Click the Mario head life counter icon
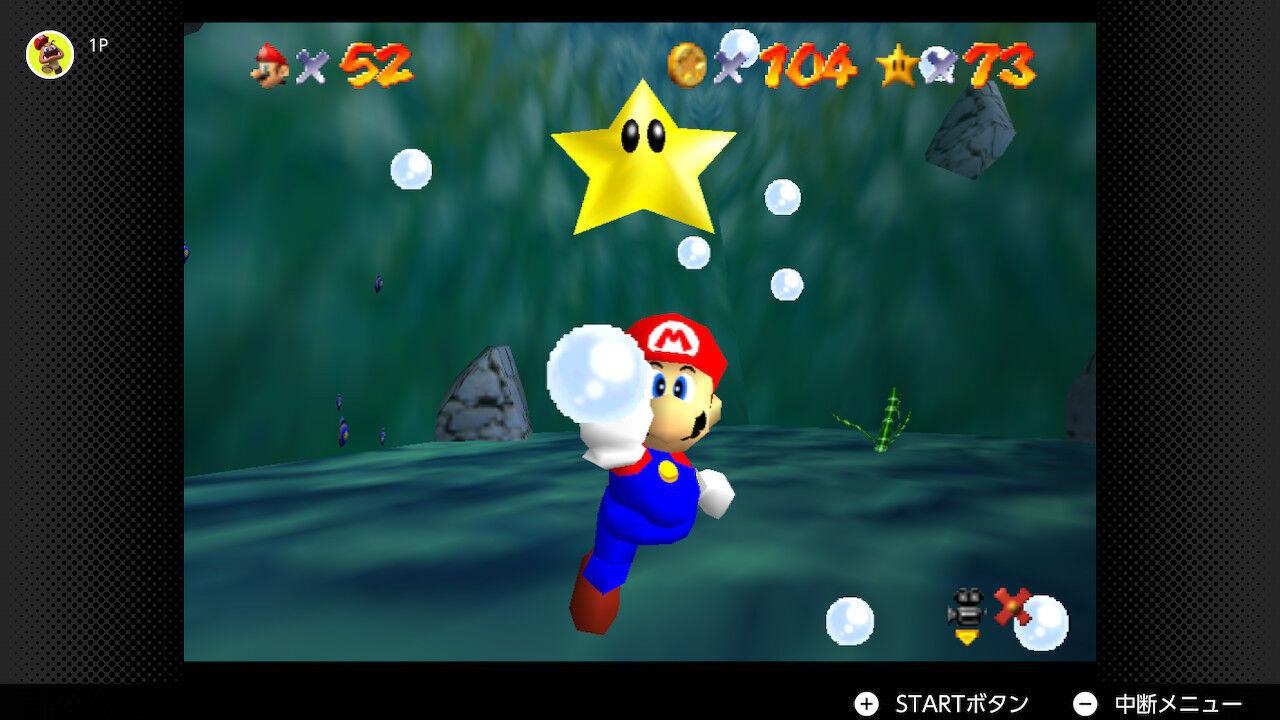This screenshot has width=1280, height=720. click(270, 65)
